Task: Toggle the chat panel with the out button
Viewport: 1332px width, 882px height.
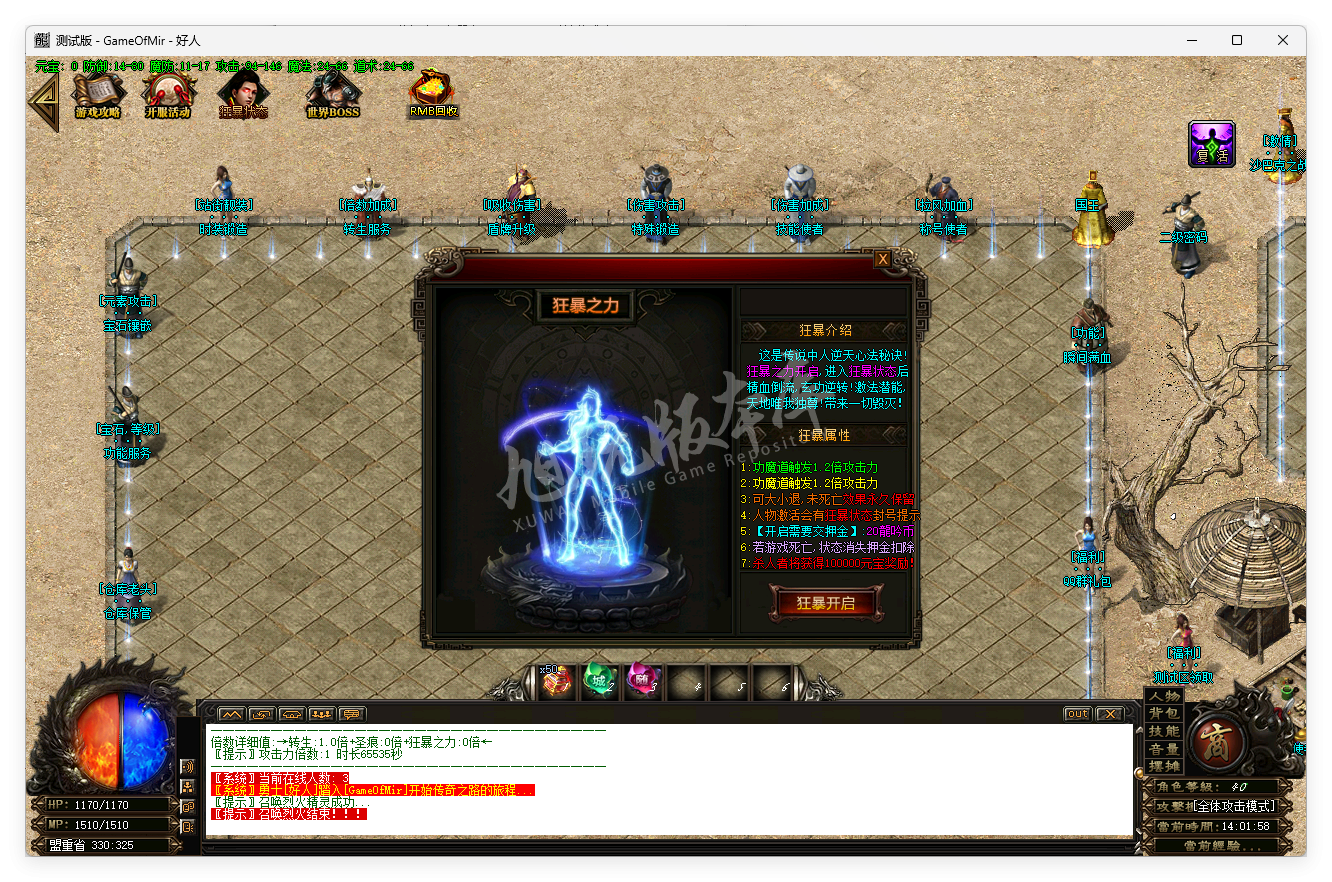Action: click(x=1075, y=713)
